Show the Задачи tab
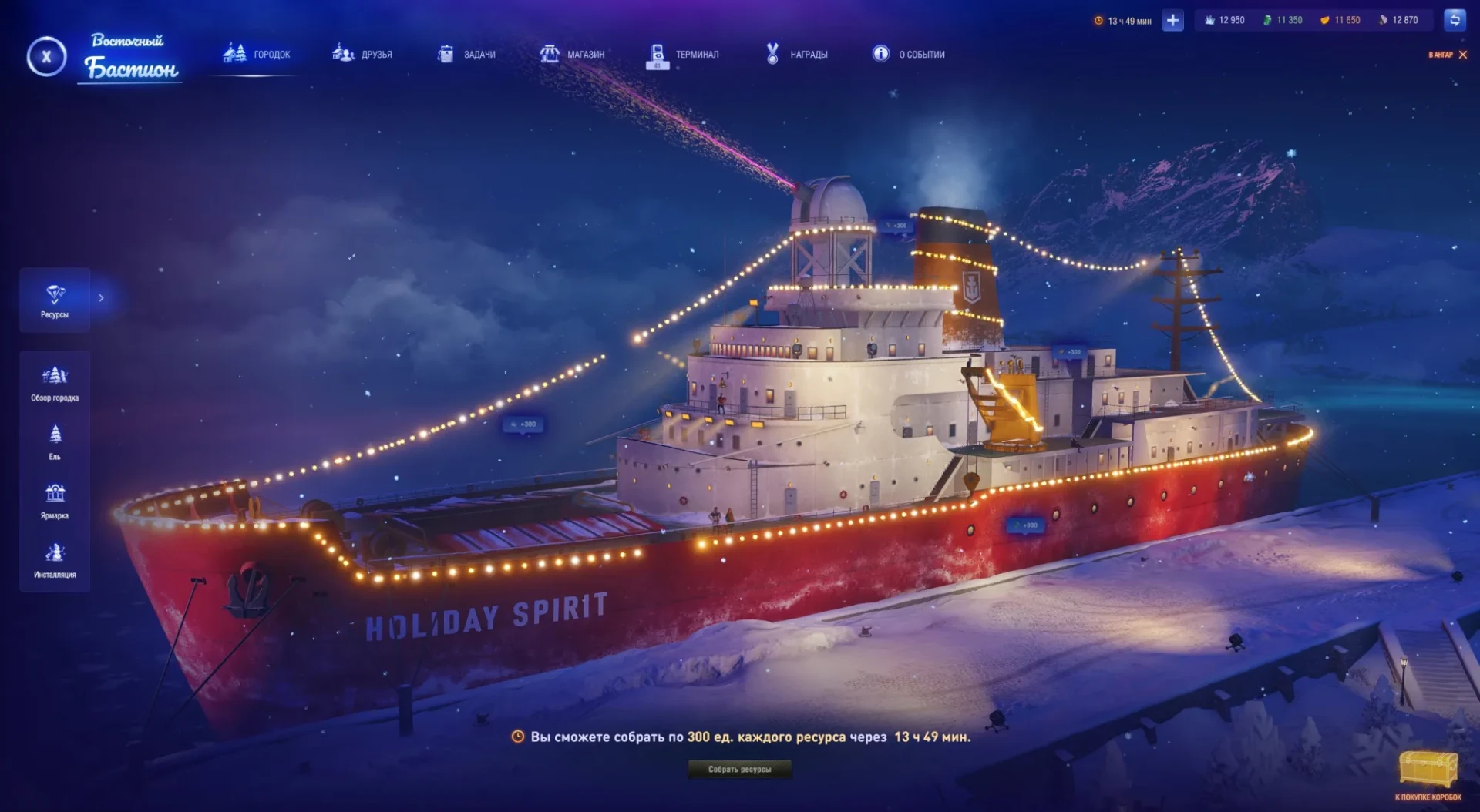The height and width of the screenshot is (812, 1480). point(466,54)
